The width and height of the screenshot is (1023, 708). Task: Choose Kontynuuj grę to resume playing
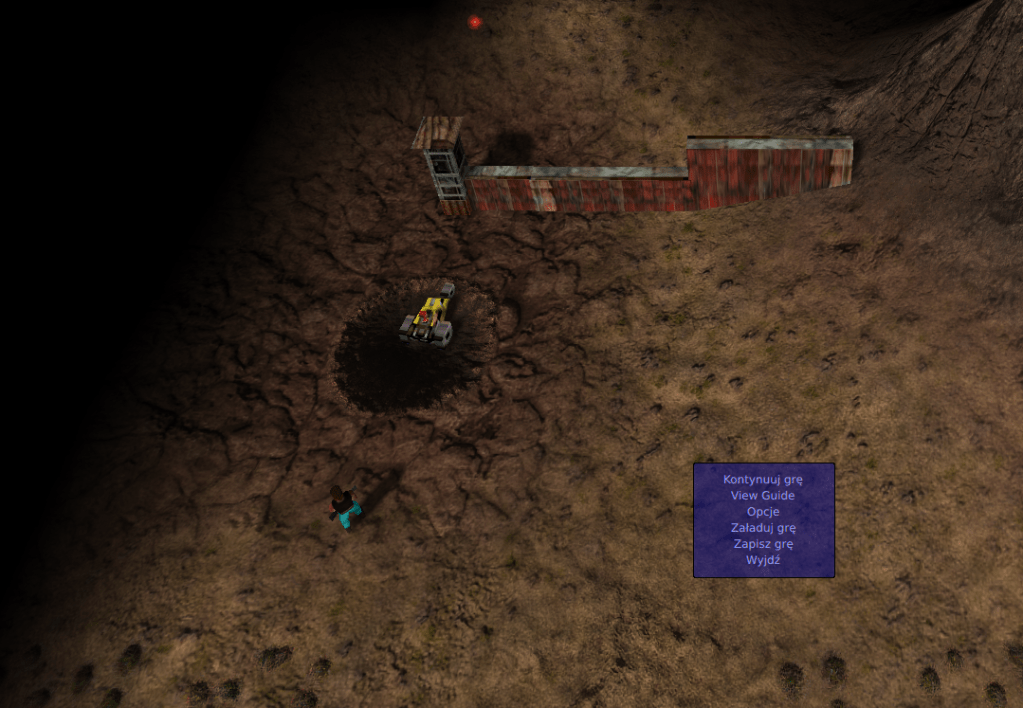[763, 479]
